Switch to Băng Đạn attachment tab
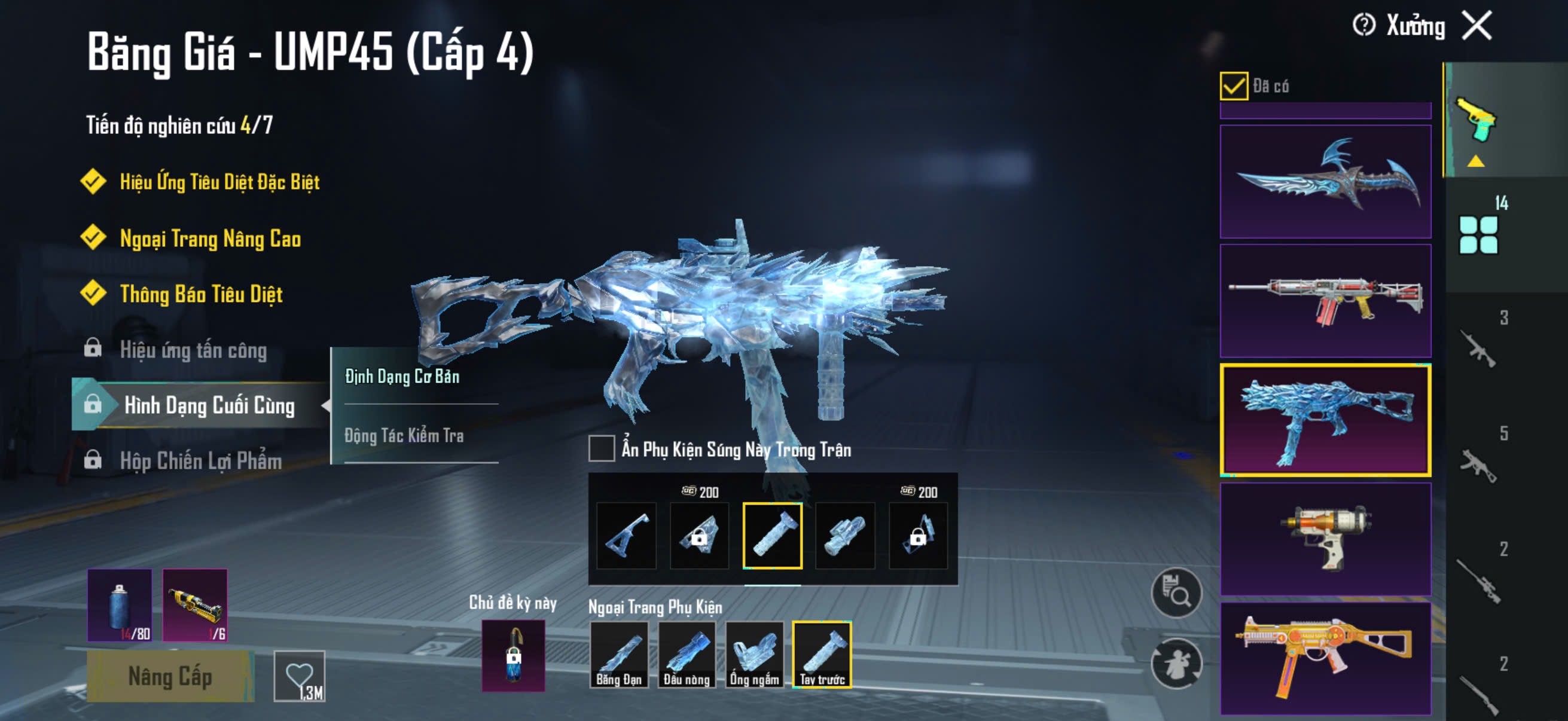 pyautogui.click(x=618, y=655)
